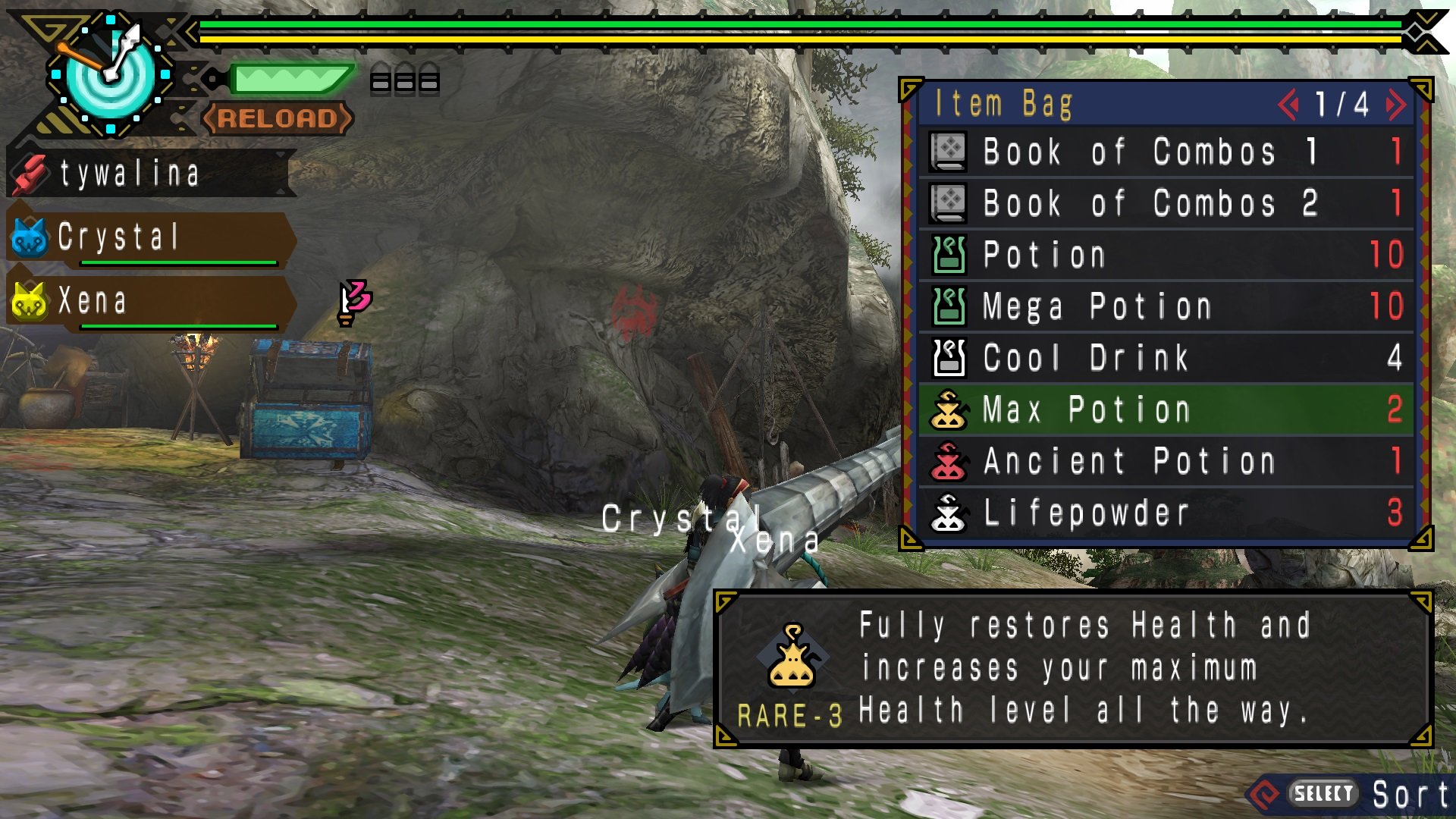Go to next Item Bag page arrow
Image resolution: width=1456 pixels, height=819 pixels.
pyautogui.click(x=1395, y=105)
